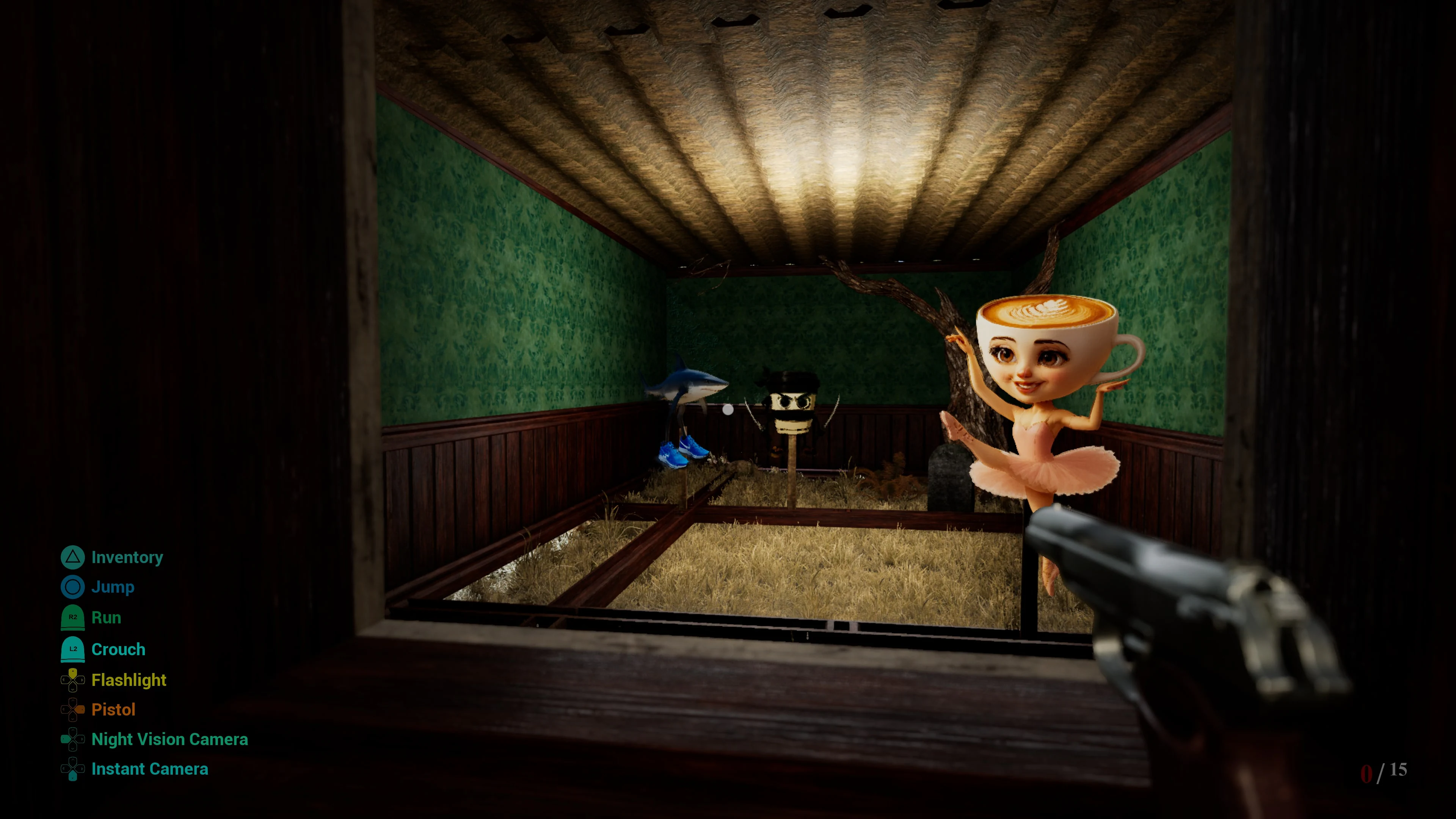Viewport: 1456px width, 819px height.
Task: Toggle the Flashlight control
Action: pos(128,680)
